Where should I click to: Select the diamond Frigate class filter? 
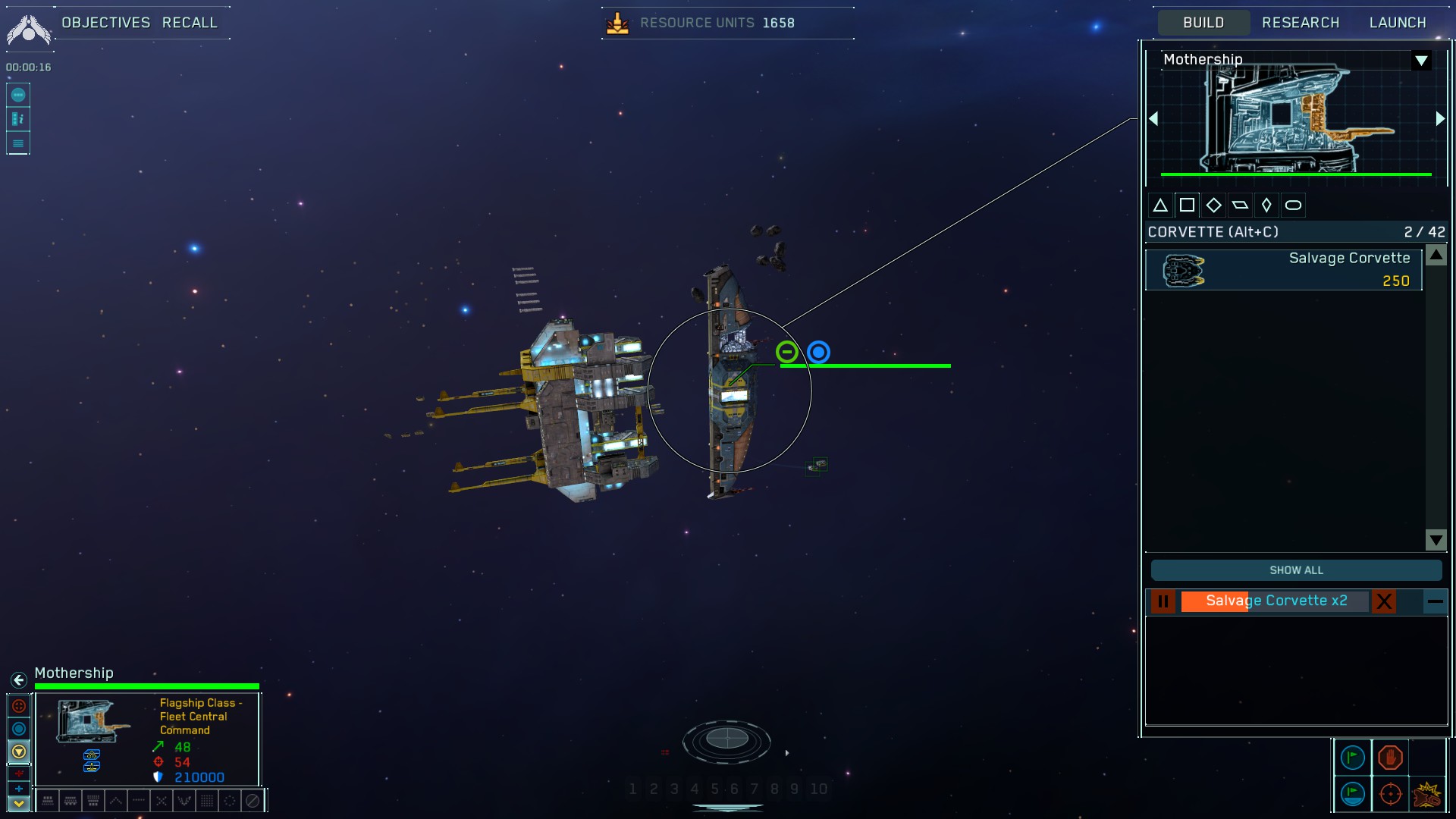point(1214,204)
